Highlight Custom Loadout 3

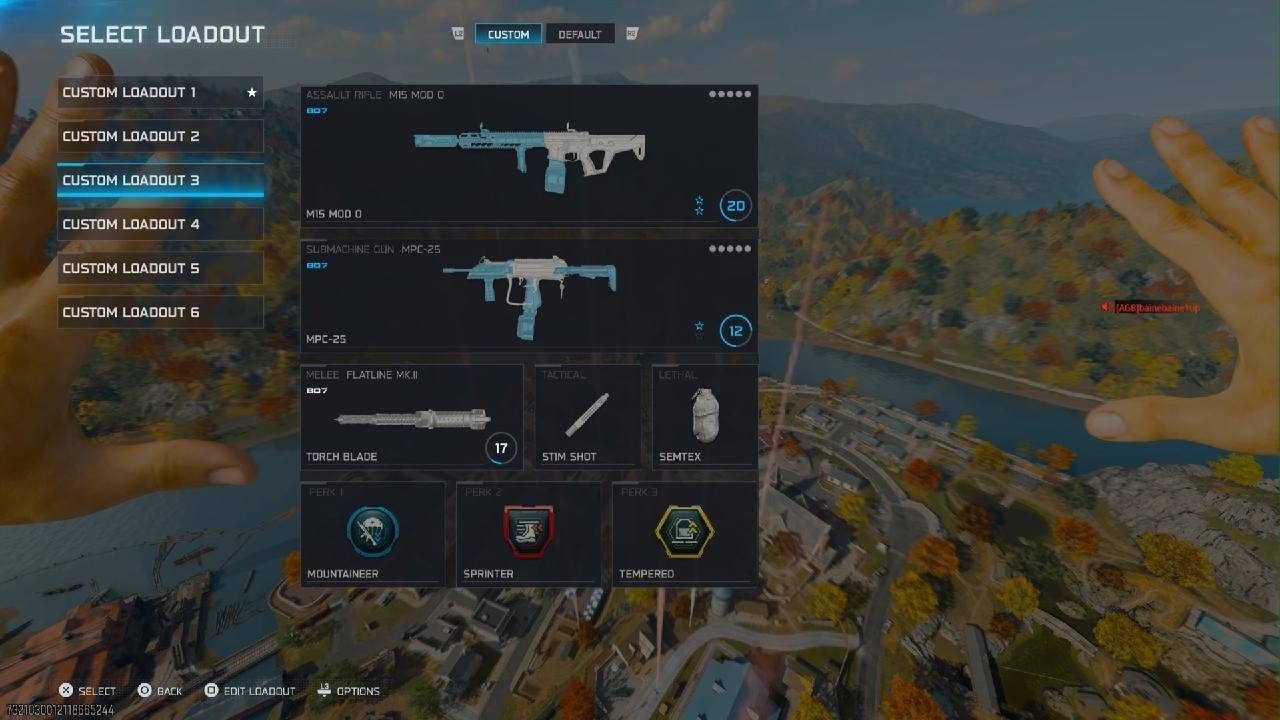[x=160, y=181]
